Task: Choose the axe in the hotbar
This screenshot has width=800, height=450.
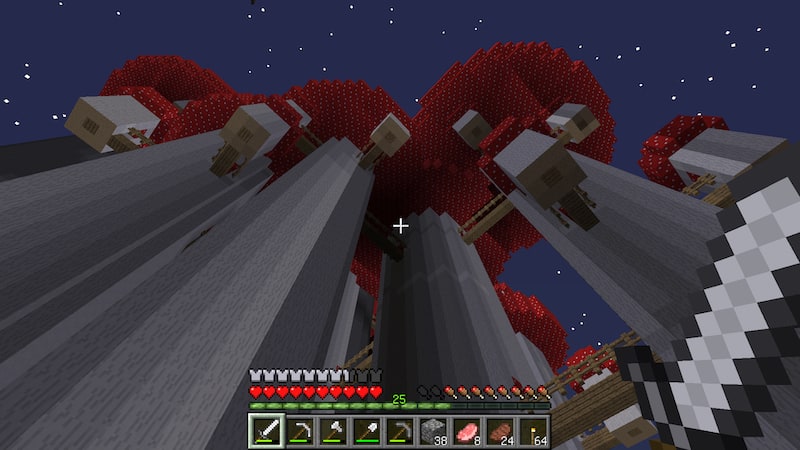Action: tap(332, 431)
